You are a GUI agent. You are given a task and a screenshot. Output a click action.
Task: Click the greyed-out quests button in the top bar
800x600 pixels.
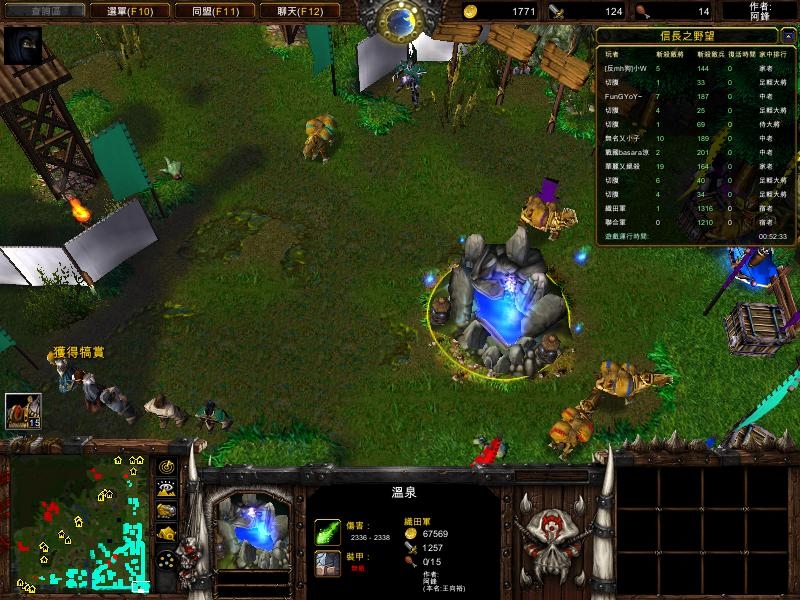coord(45,11)
